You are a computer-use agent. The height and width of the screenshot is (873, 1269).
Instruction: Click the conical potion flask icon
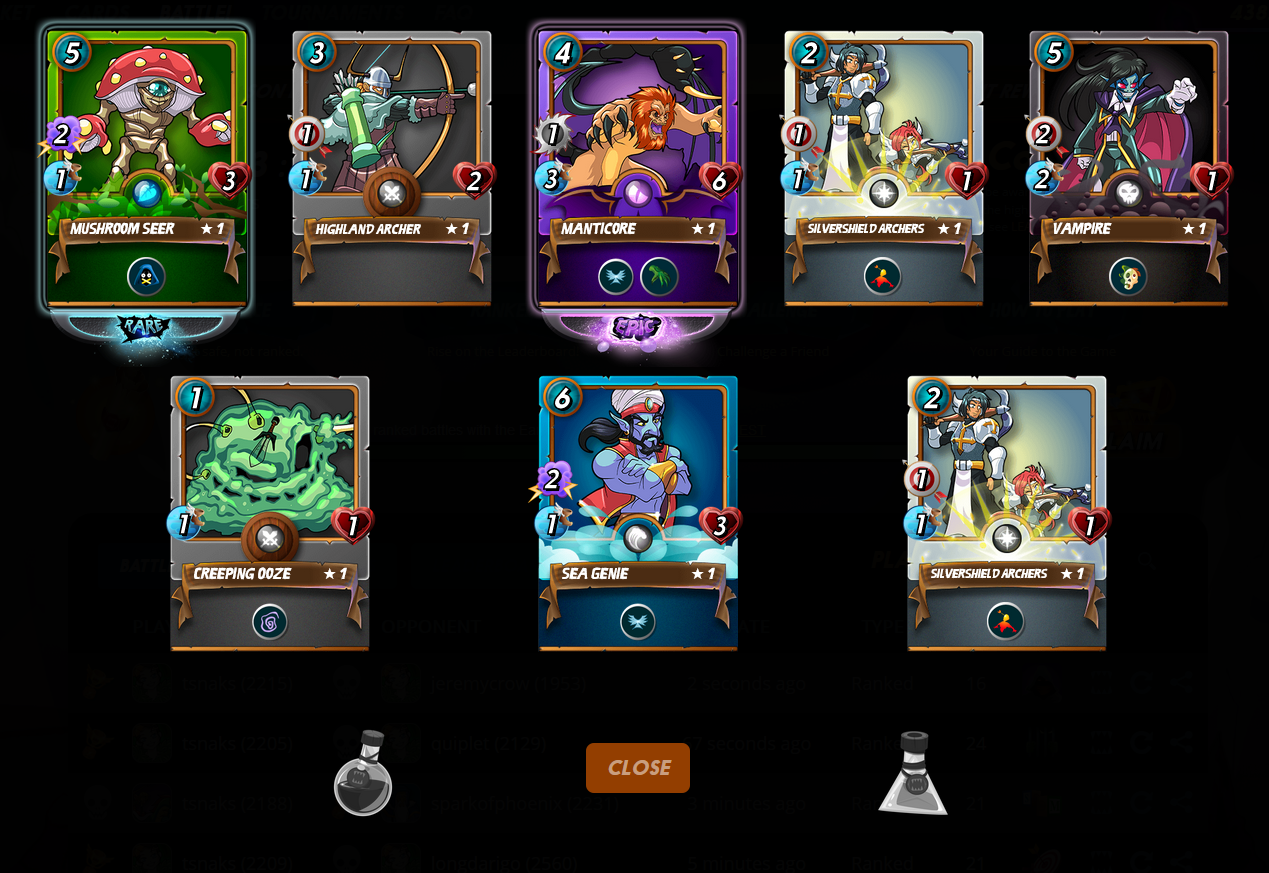913,773
